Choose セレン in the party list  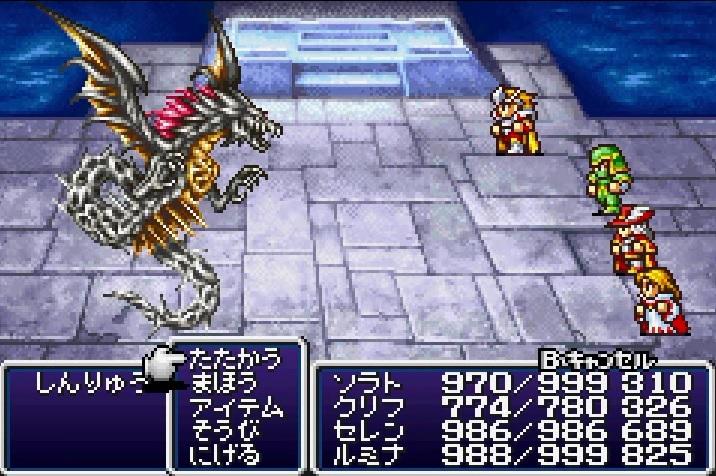(364, 431)
